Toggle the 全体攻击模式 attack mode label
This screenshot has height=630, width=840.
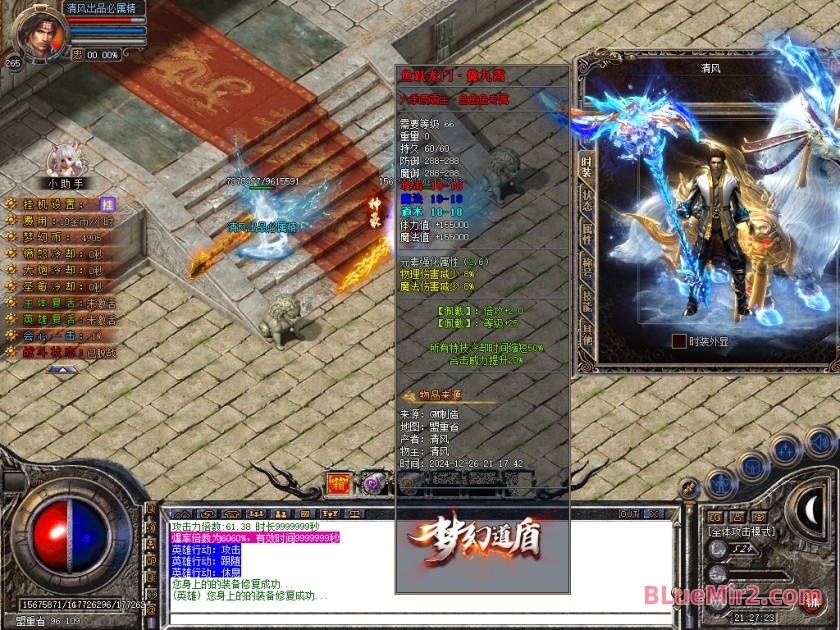pyautogui.click(x=741, y=531)
